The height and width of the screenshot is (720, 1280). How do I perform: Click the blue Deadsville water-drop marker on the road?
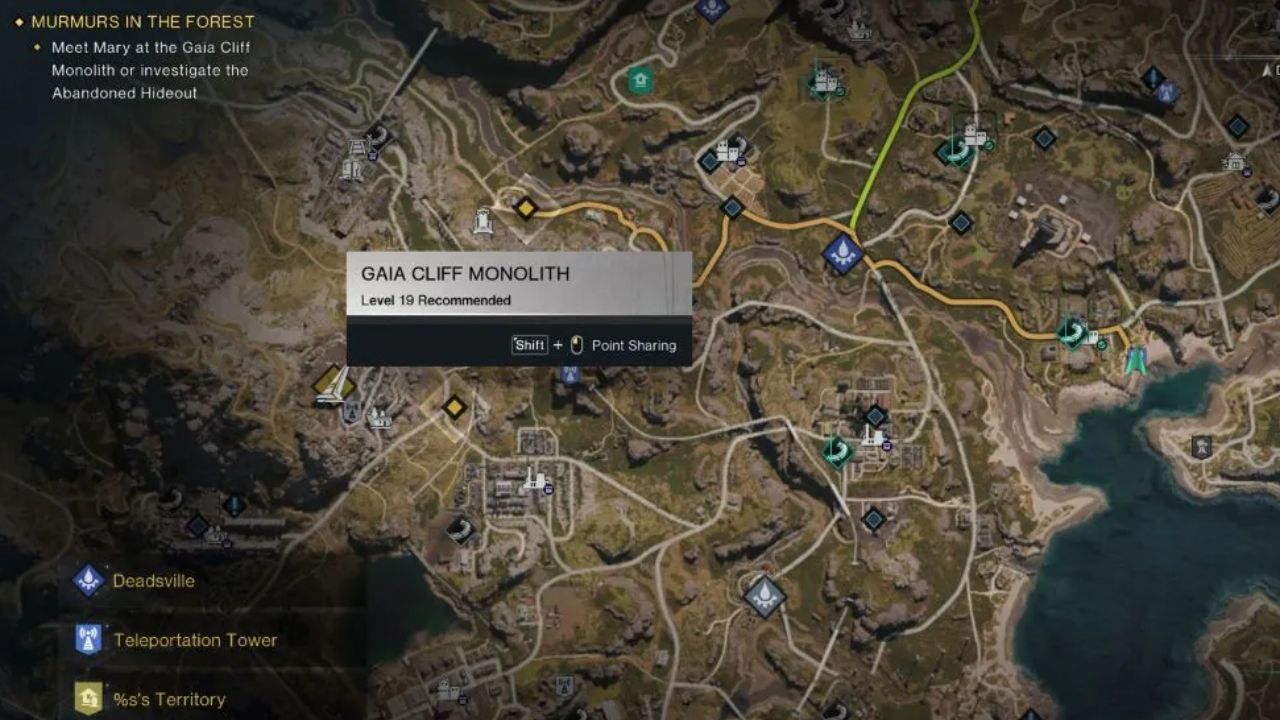pyautogui.click(x=843, y=253)
